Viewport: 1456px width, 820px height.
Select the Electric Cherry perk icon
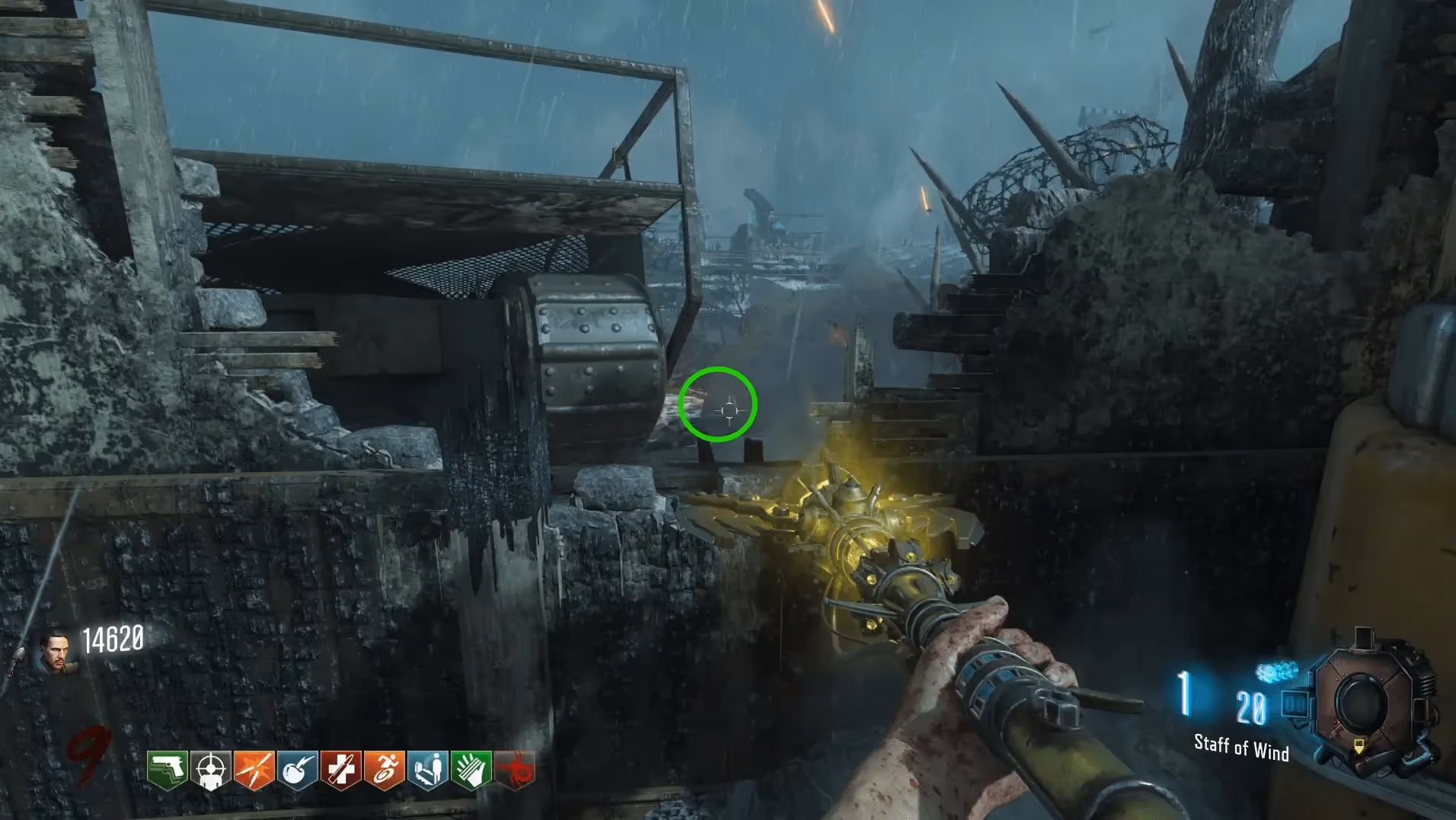298,770
